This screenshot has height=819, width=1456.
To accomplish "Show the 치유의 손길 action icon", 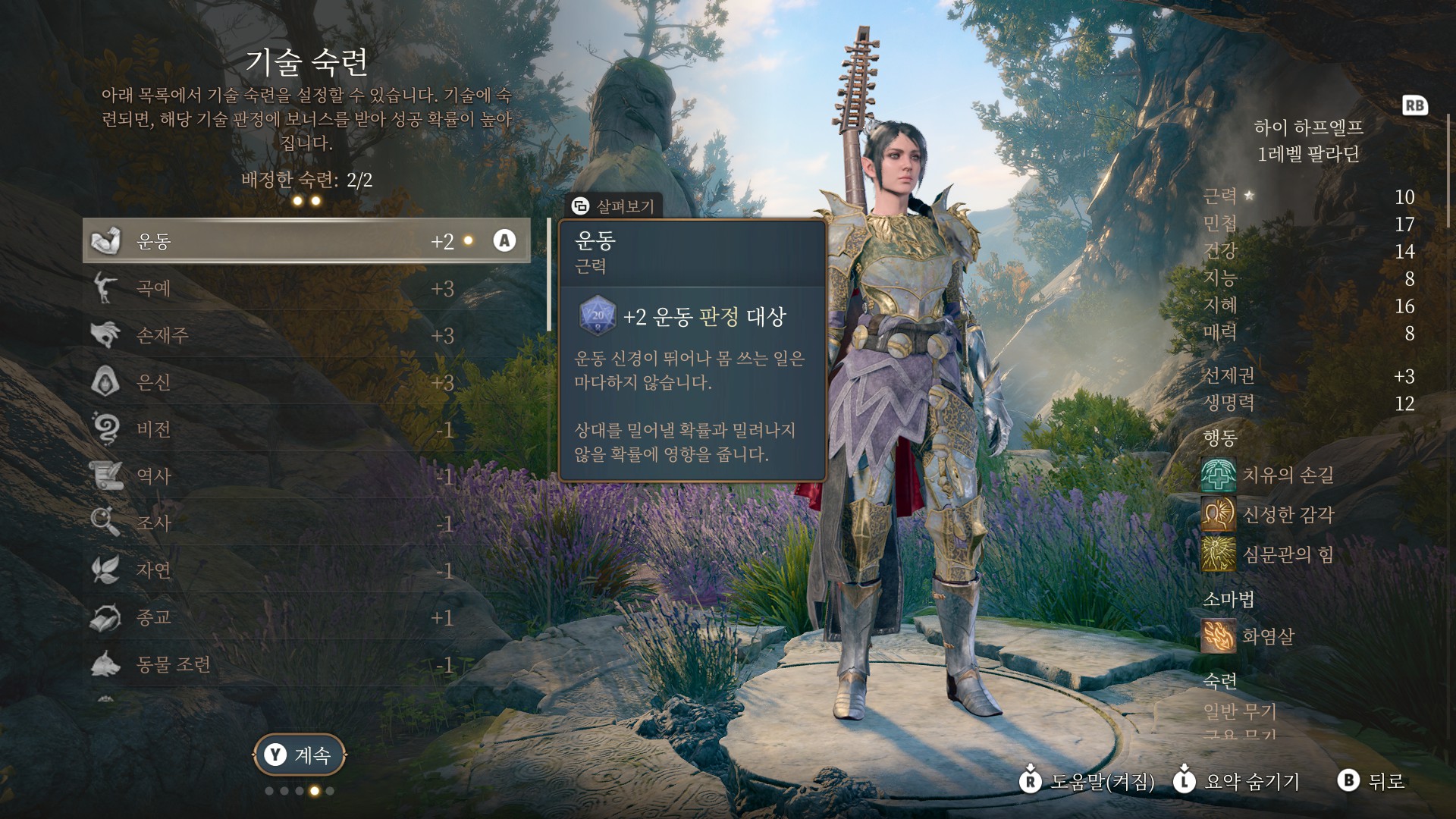I will (1218, 475).
